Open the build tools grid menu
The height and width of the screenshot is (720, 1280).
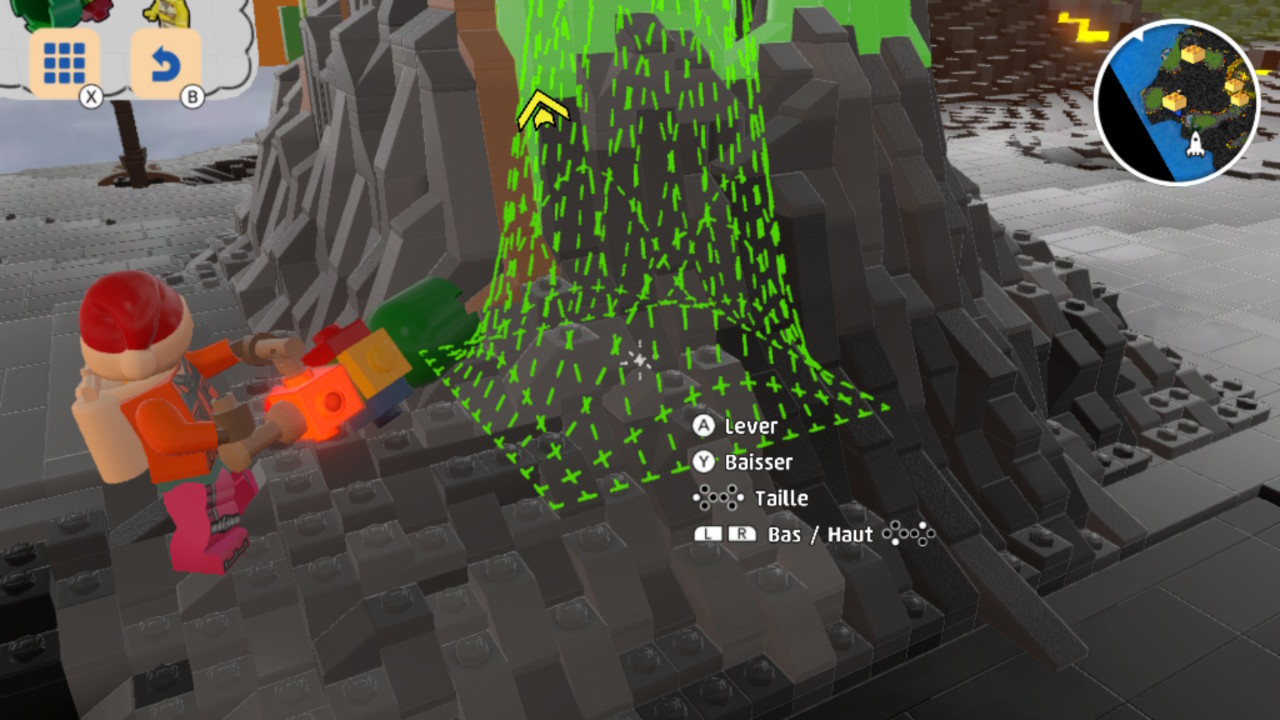tap(62, 62)
